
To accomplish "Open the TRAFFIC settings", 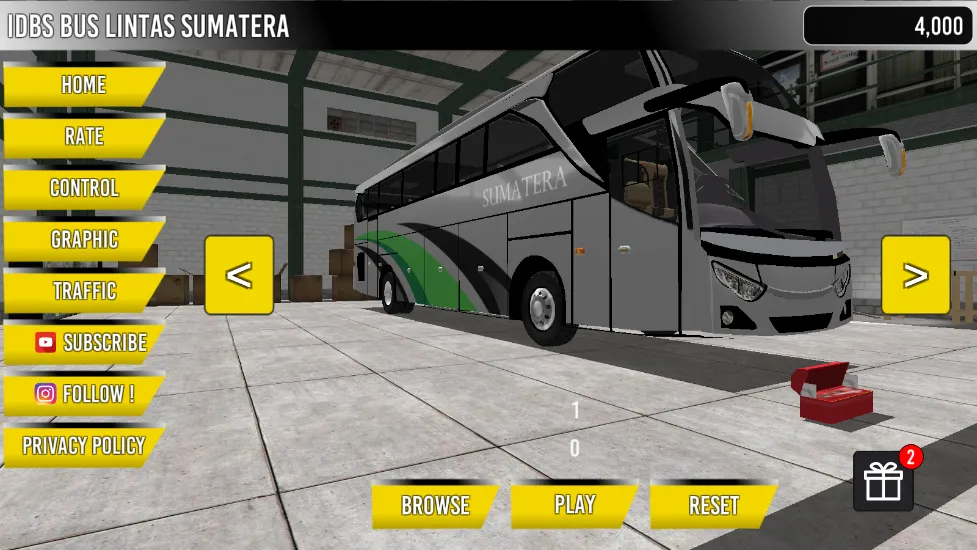I will pos(83,291).
